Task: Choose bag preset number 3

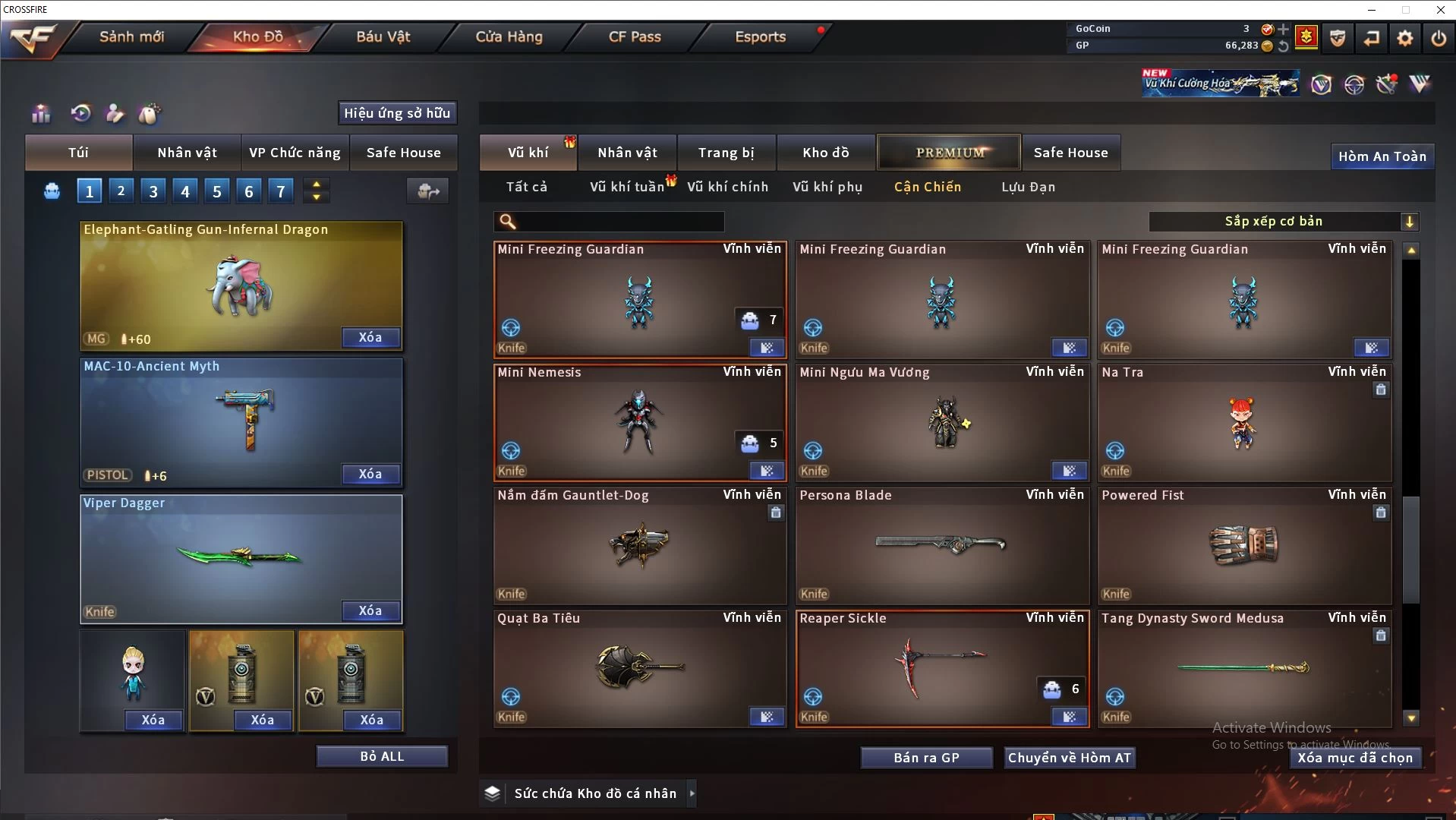Action: [153, 191]
